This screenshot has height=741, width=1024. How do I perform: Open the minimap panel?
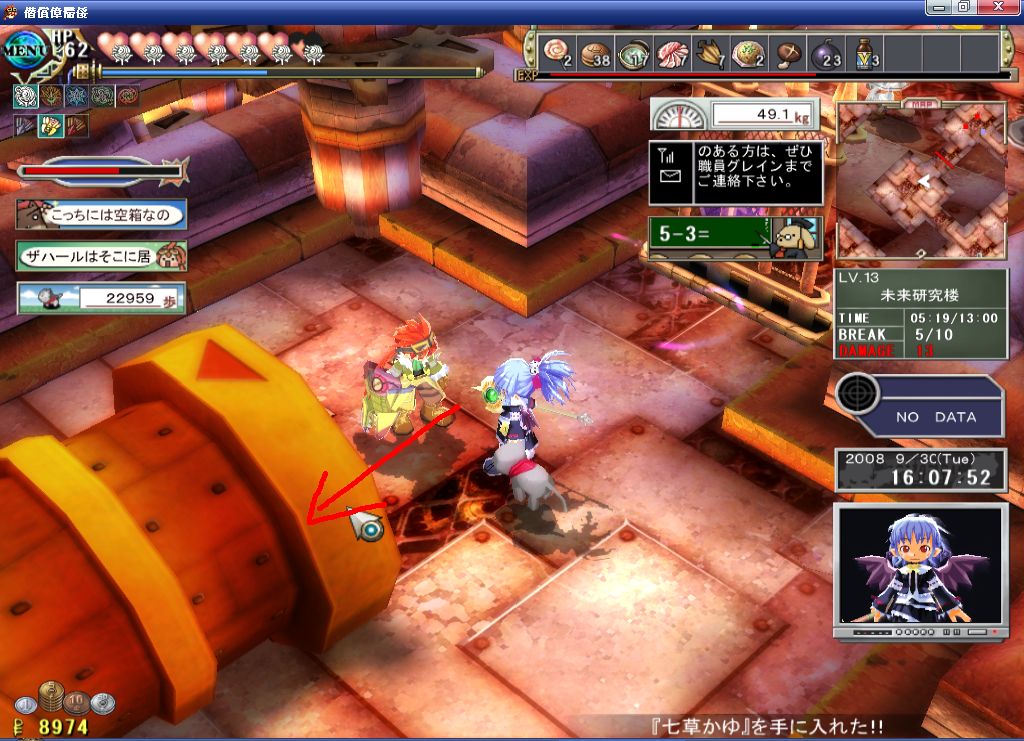click(x=921, y=182)
